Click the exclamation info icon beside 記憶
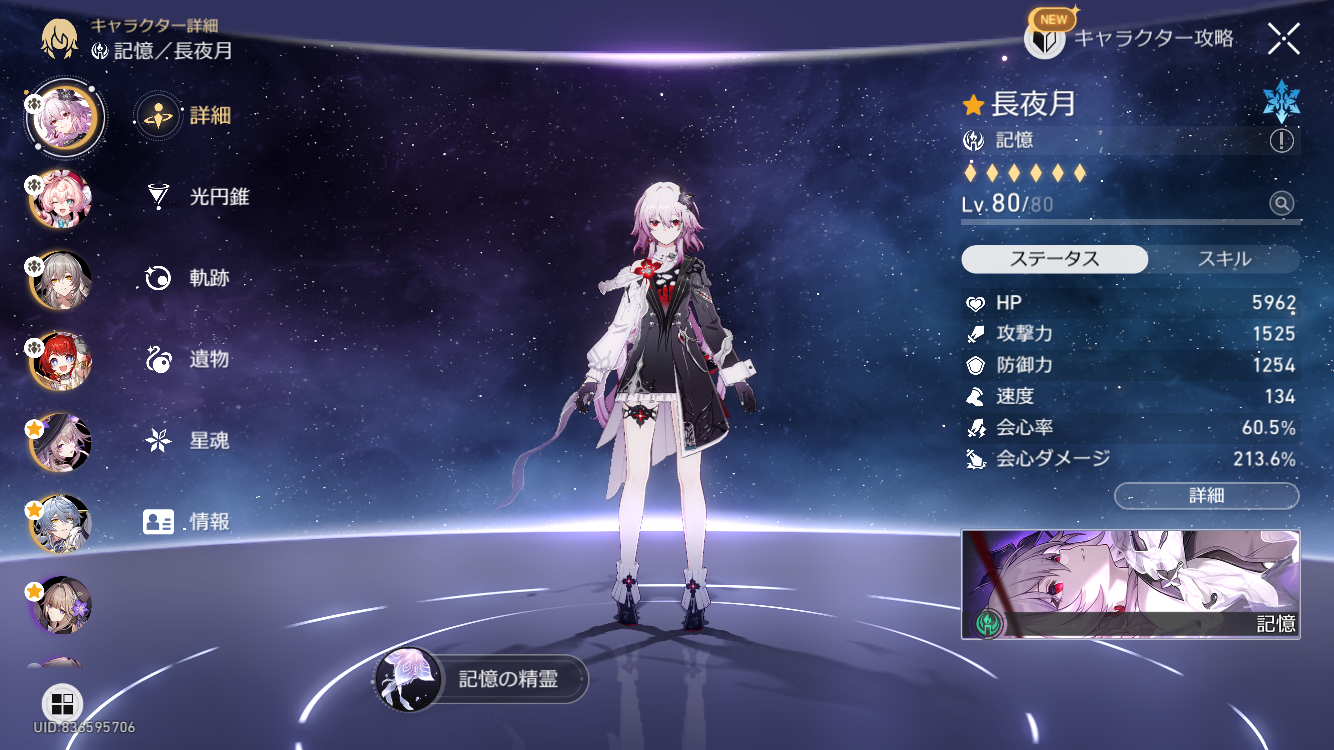This screenshot has width=1334, height=750. coord(1281,141)
